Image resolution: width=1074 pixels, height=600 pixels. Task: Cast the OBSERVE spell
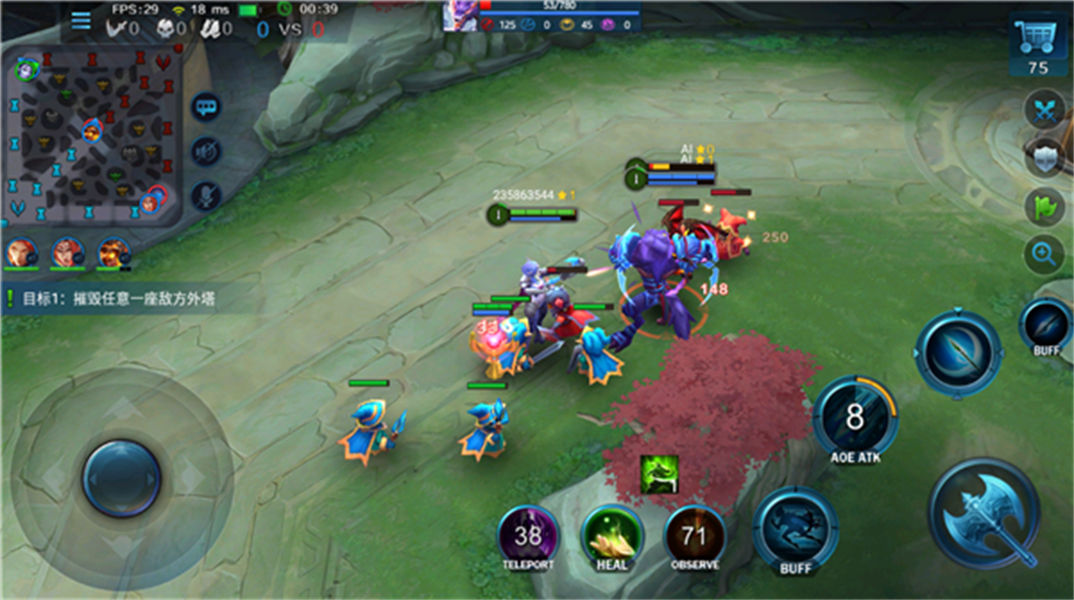(x=694, y=537)
